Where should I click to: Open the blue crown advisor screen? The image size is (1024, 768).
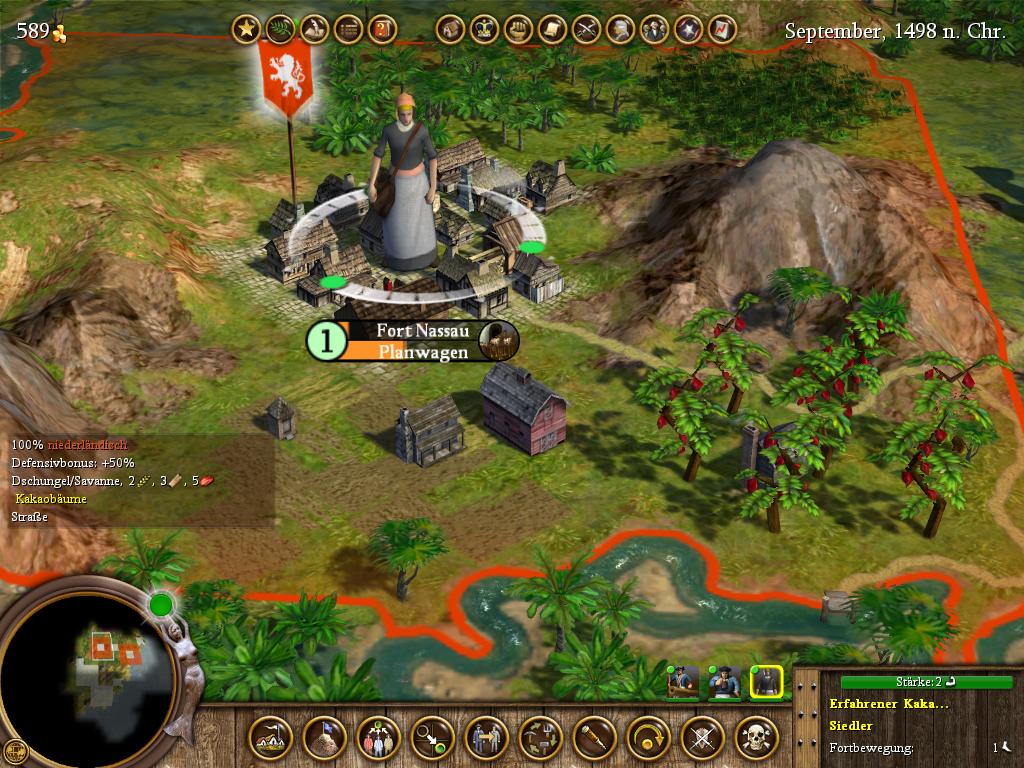pyautogui.click(x=484, y=29)
